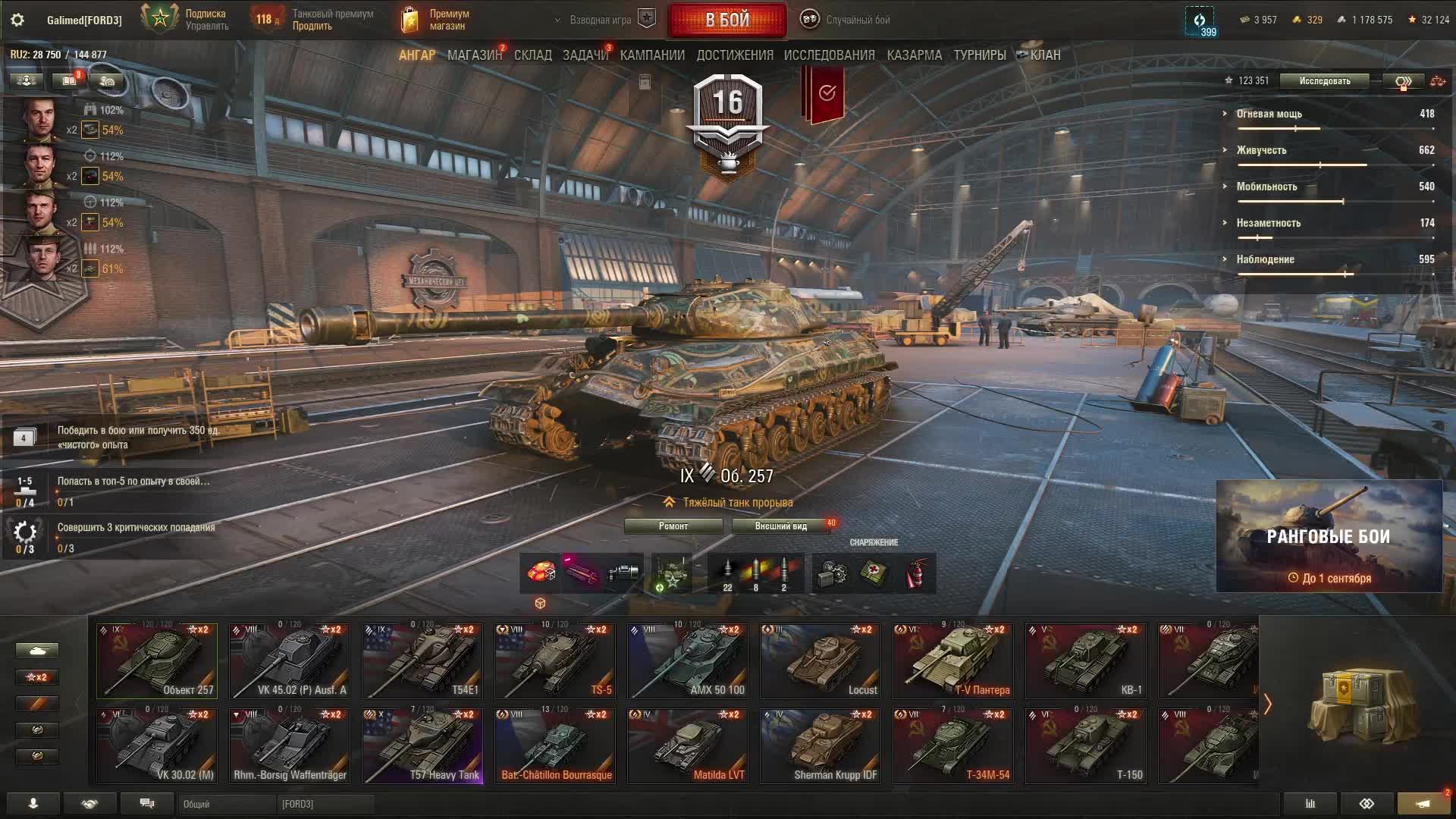The width and height of the screenshot is (1456, 819).
Task: Open the Ранговые бои banner
Action: click(1329, 536)
